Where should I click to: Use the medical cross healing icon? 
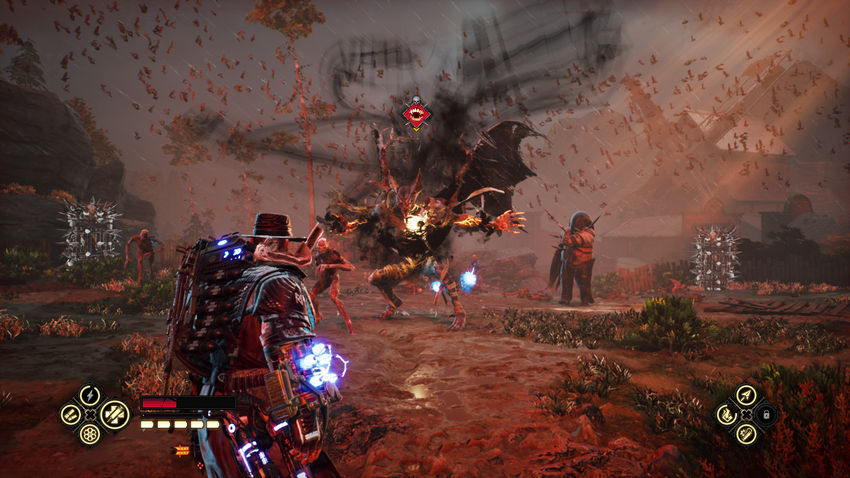[x=116, y=412]
